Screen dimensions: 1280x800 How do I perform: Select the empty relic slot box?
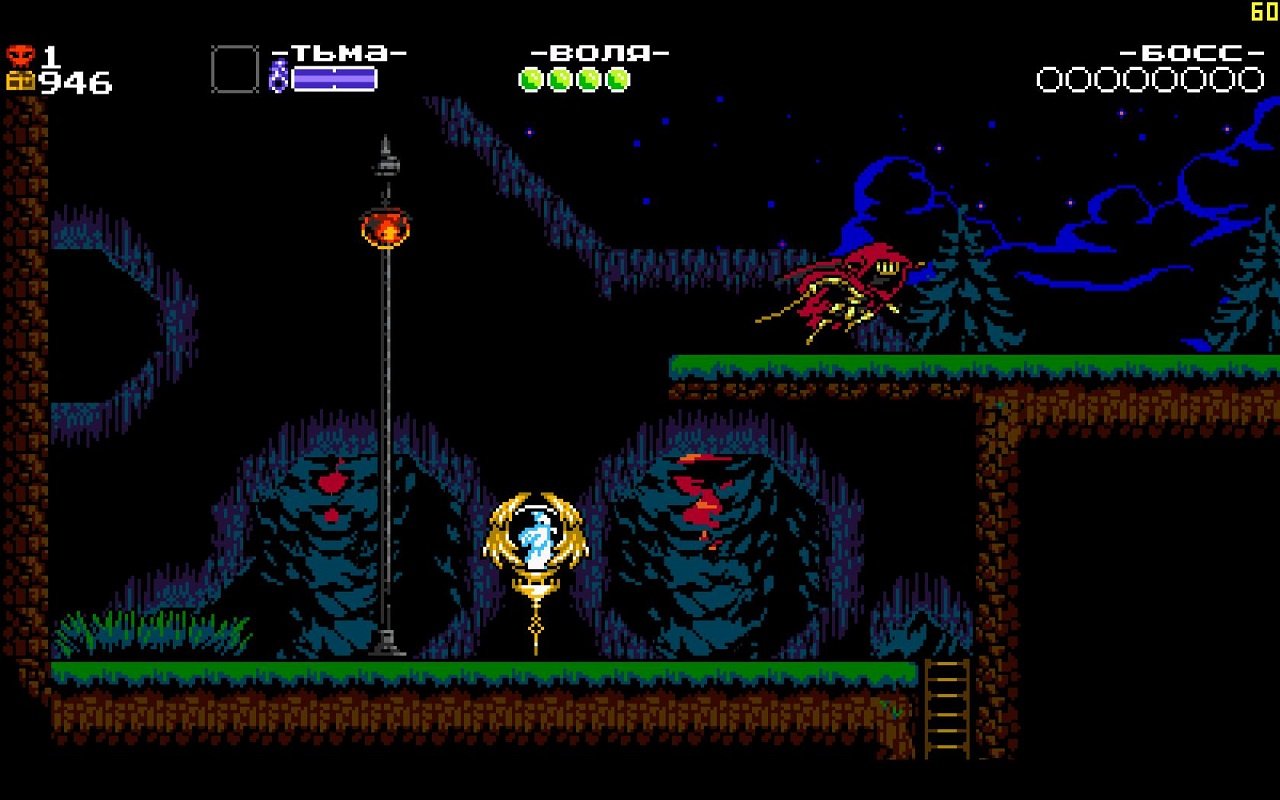[232, 70]
